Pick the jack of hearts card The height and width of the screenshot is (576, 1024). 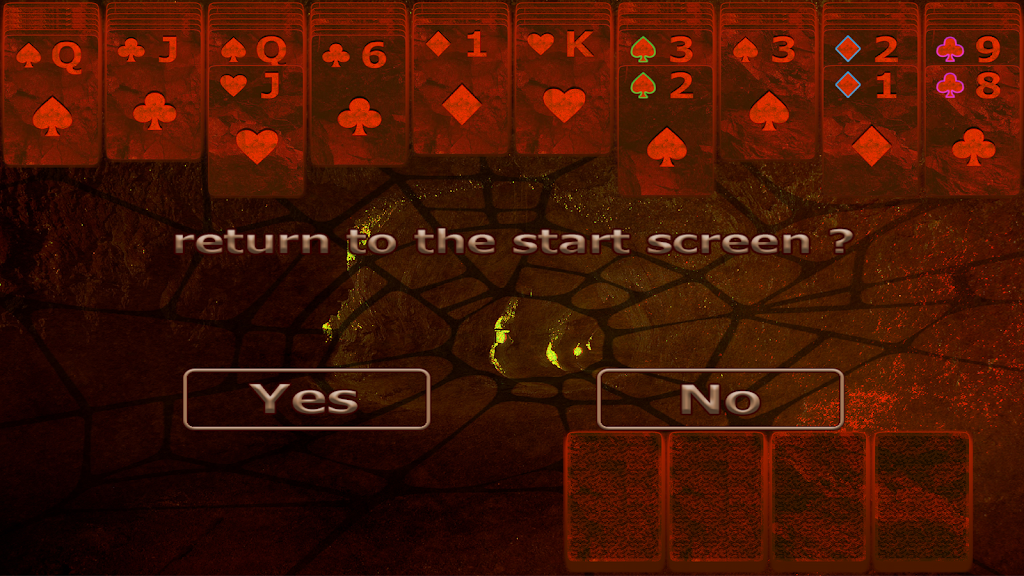tap(256, 130)
